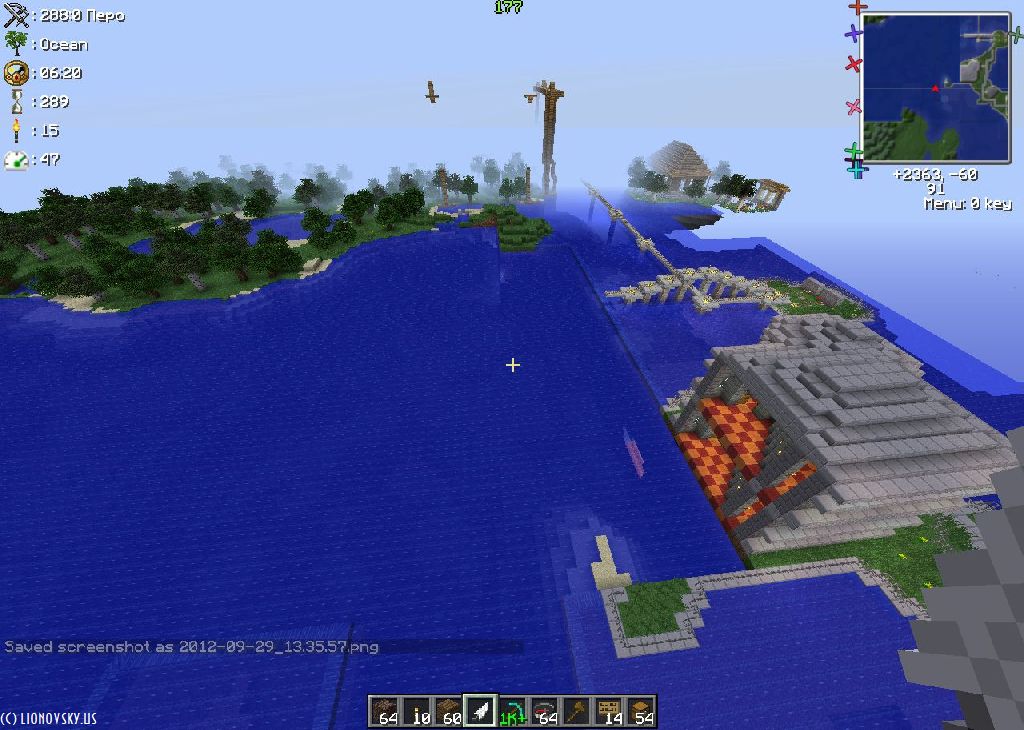Select the feather in the hotbar
Viewport: 1024px width, 730px height.
click(x=481, y=711)
